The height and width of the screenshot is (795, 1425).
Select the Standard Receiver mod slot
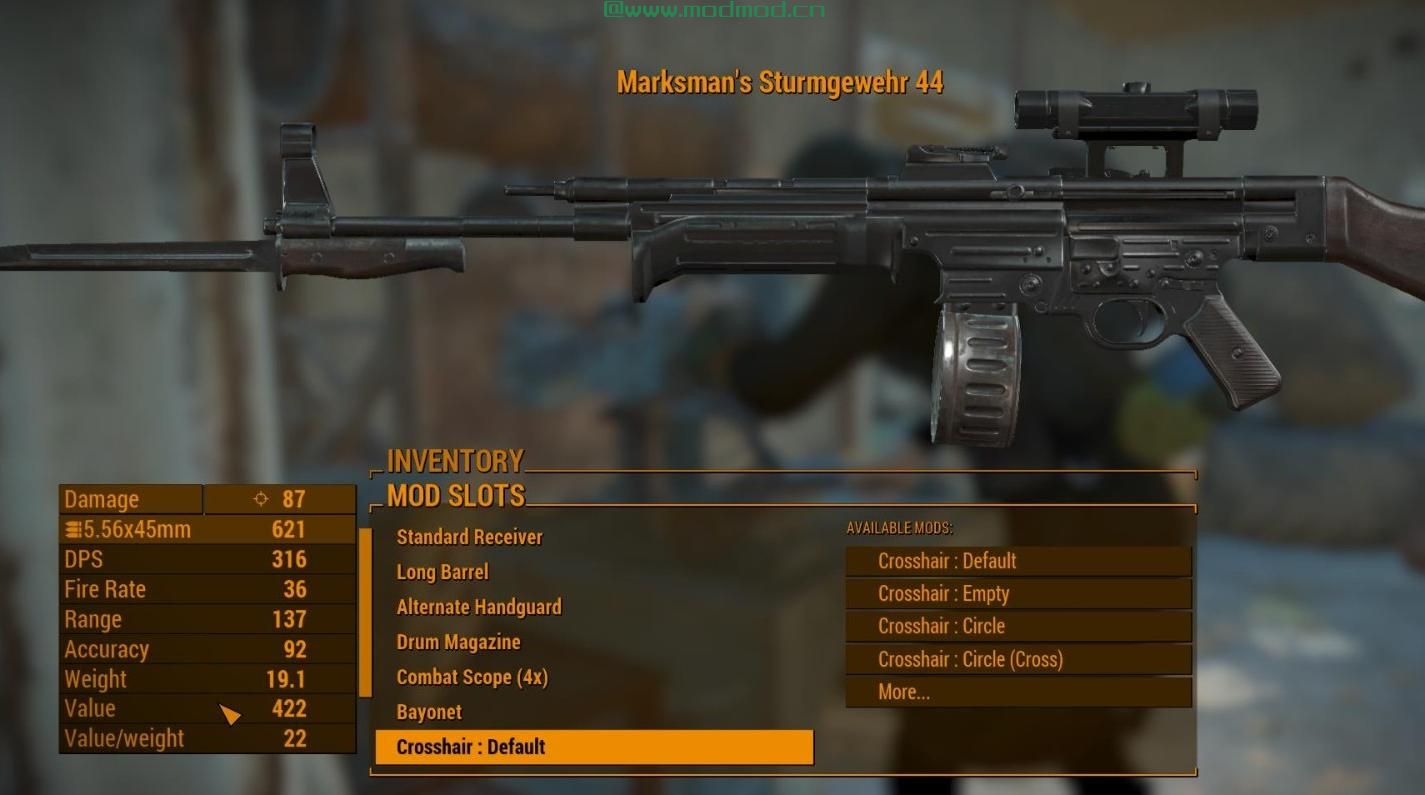tap(468, 536)
